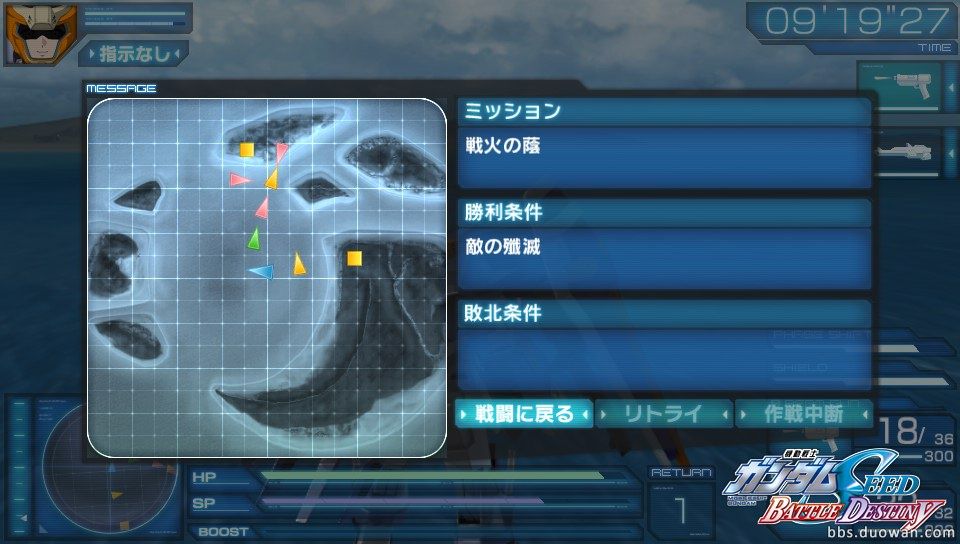Select the pistol weapon icon
The width and height of the screenshot is (960, 544).
tap(899, 89)
